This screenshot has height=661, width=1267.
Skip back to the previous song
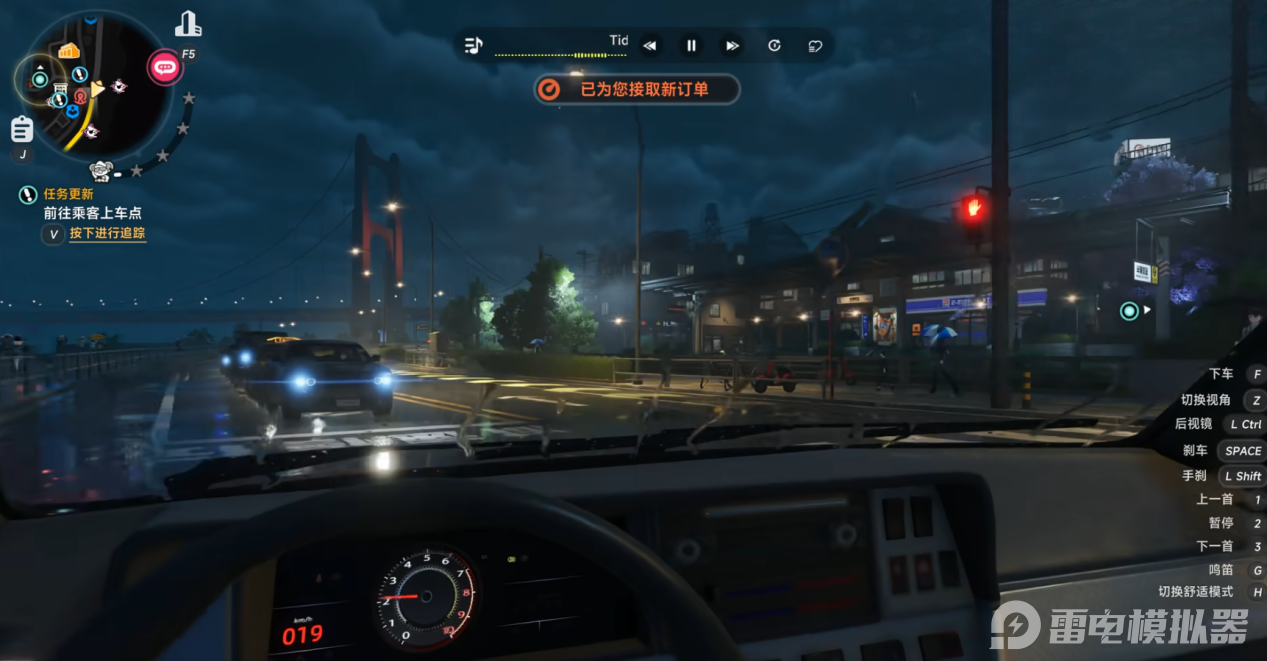650,45
